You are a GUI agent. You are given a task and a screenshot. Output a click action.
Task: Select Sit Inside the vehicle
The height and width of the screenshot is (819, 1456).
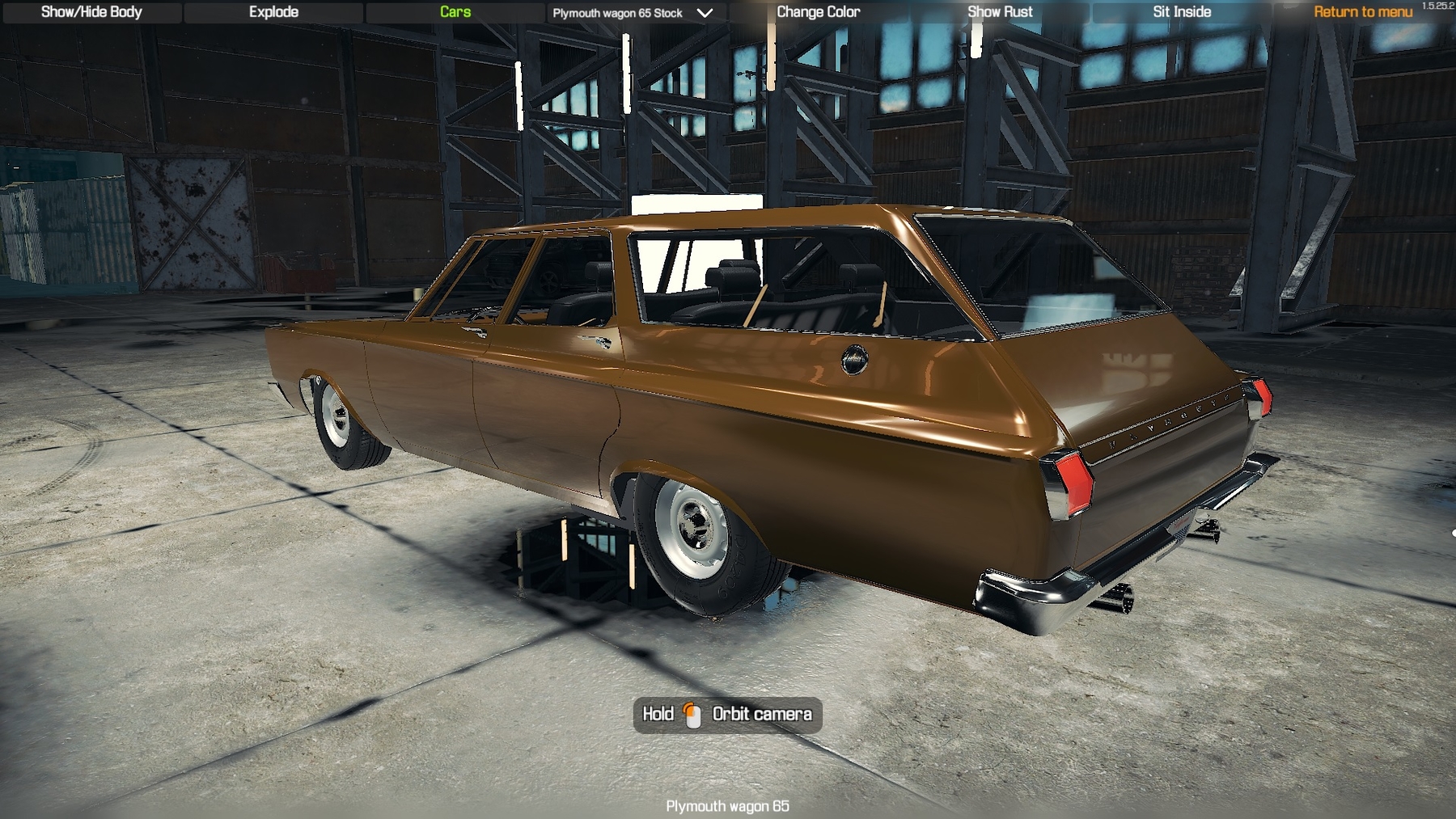point(1182,12)
